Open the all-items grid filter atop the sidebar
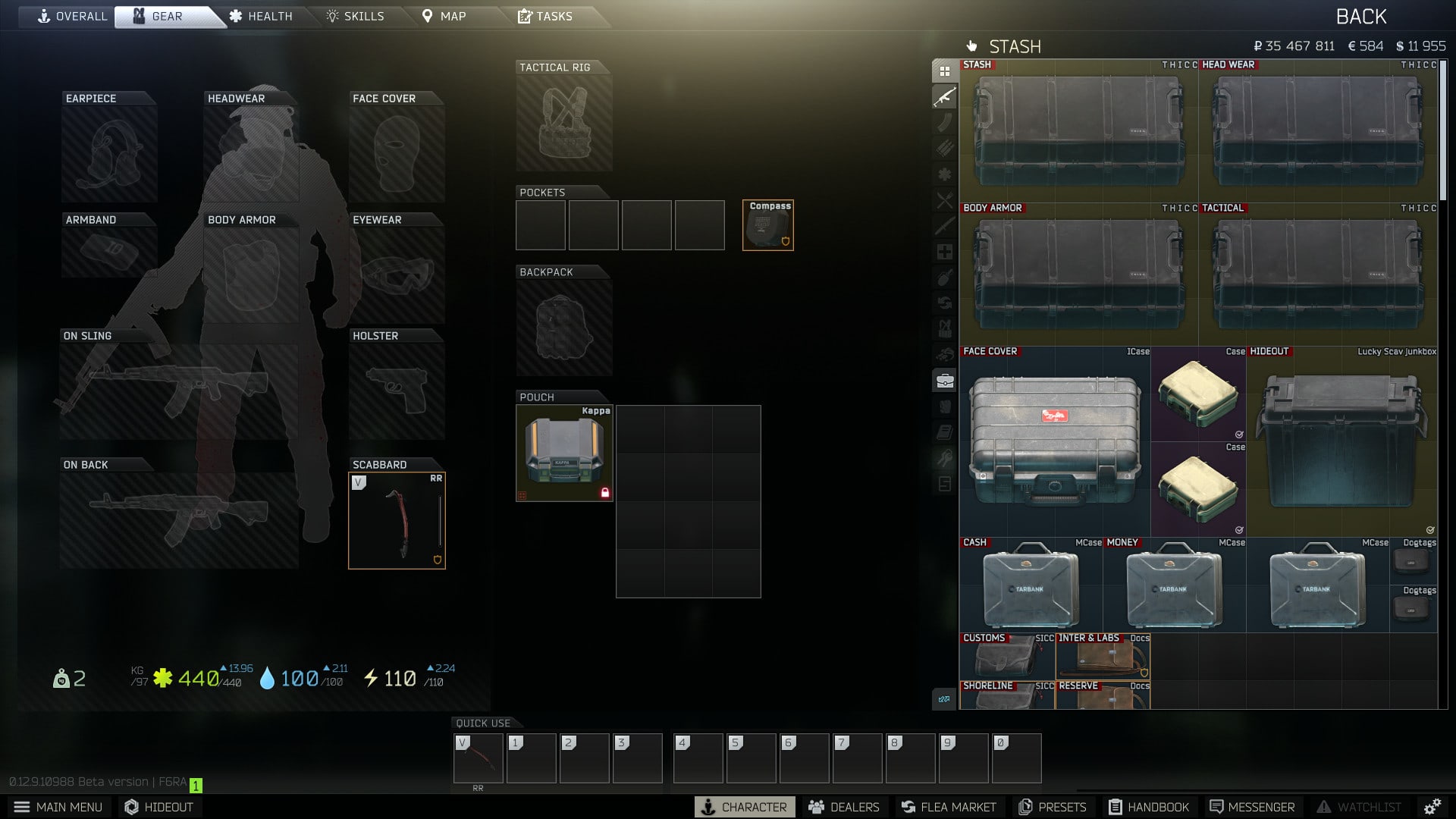The image size is (1456, 819). coord(945,70)
